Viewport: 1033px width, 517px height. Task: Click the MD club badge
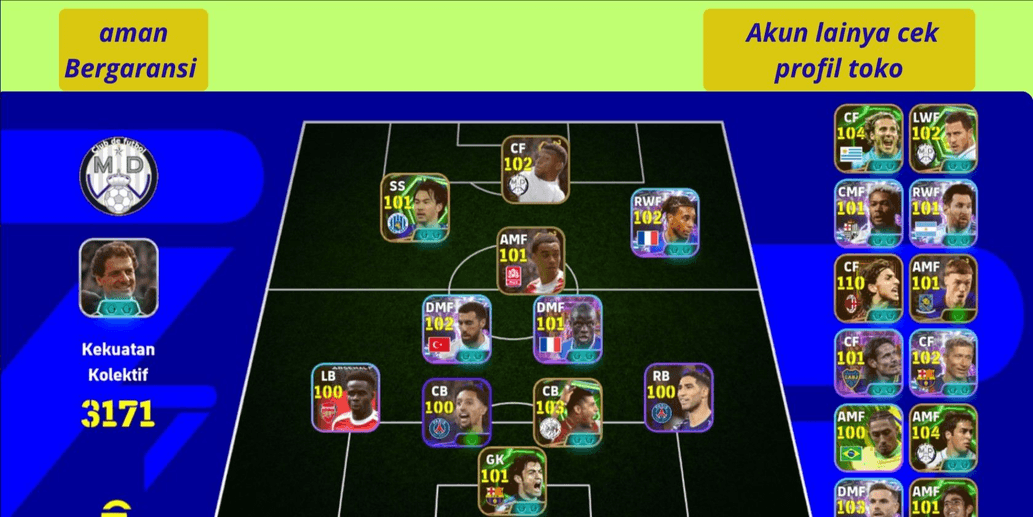coord(119,177)
